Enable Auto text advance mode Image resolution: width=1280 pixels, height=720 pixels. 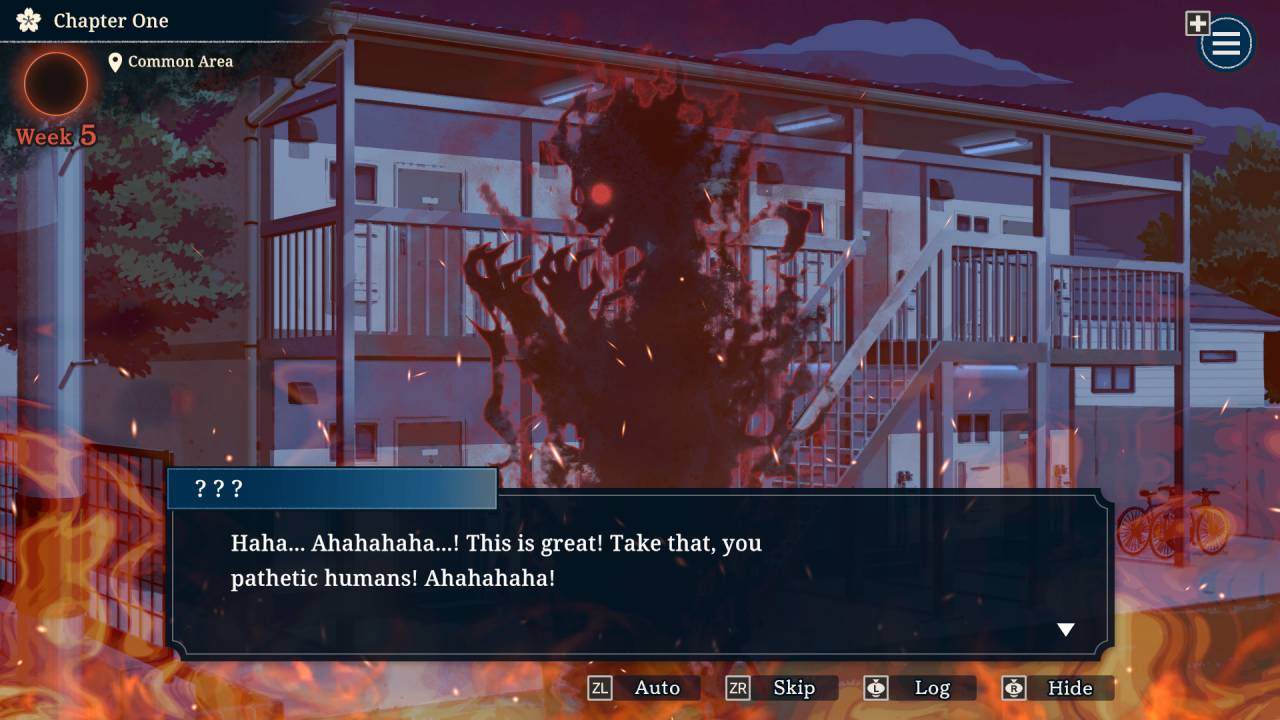coord(657,688)
